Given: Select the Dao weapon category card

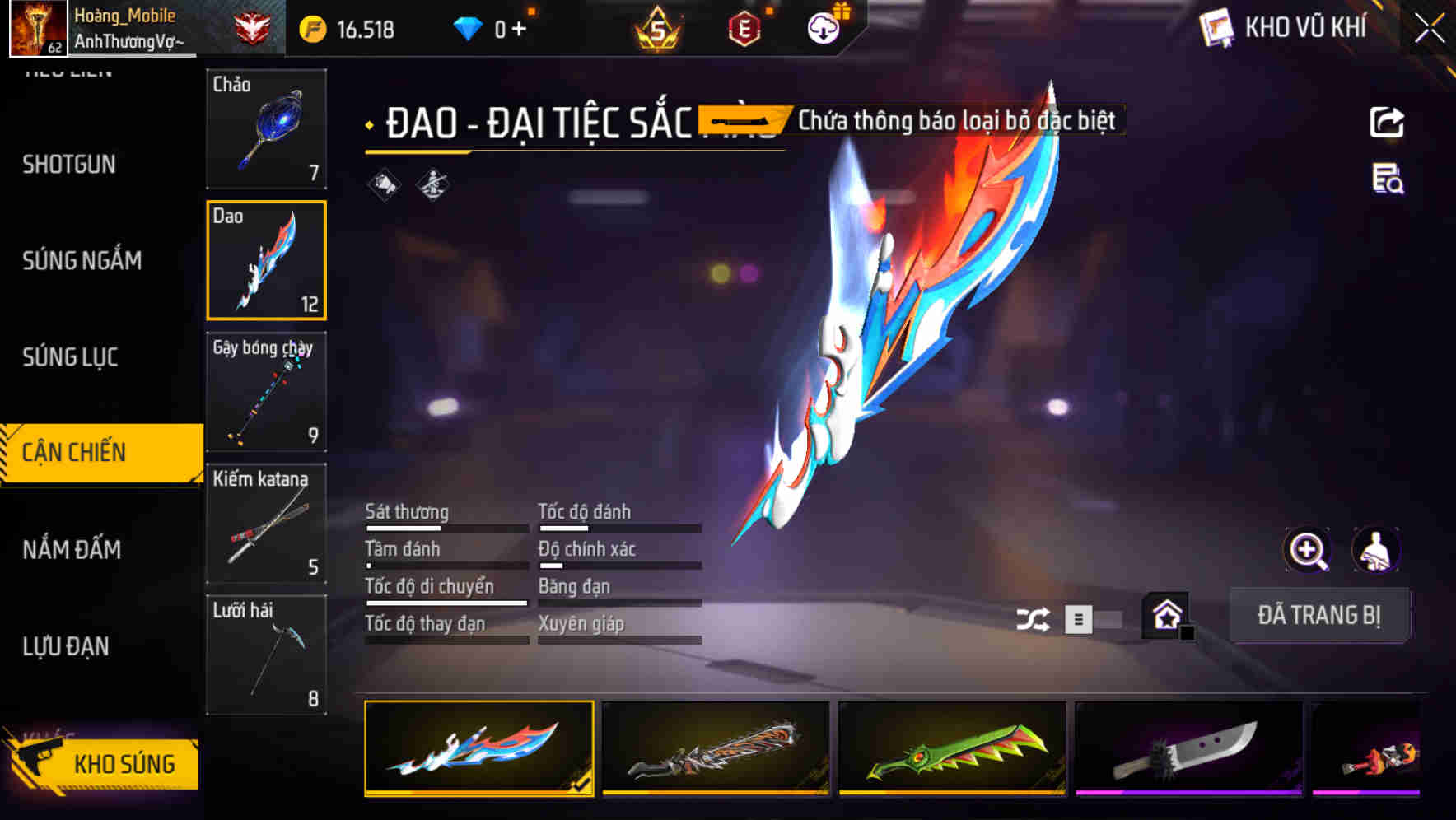Looking at the screenshot, I should click(266, 261).
